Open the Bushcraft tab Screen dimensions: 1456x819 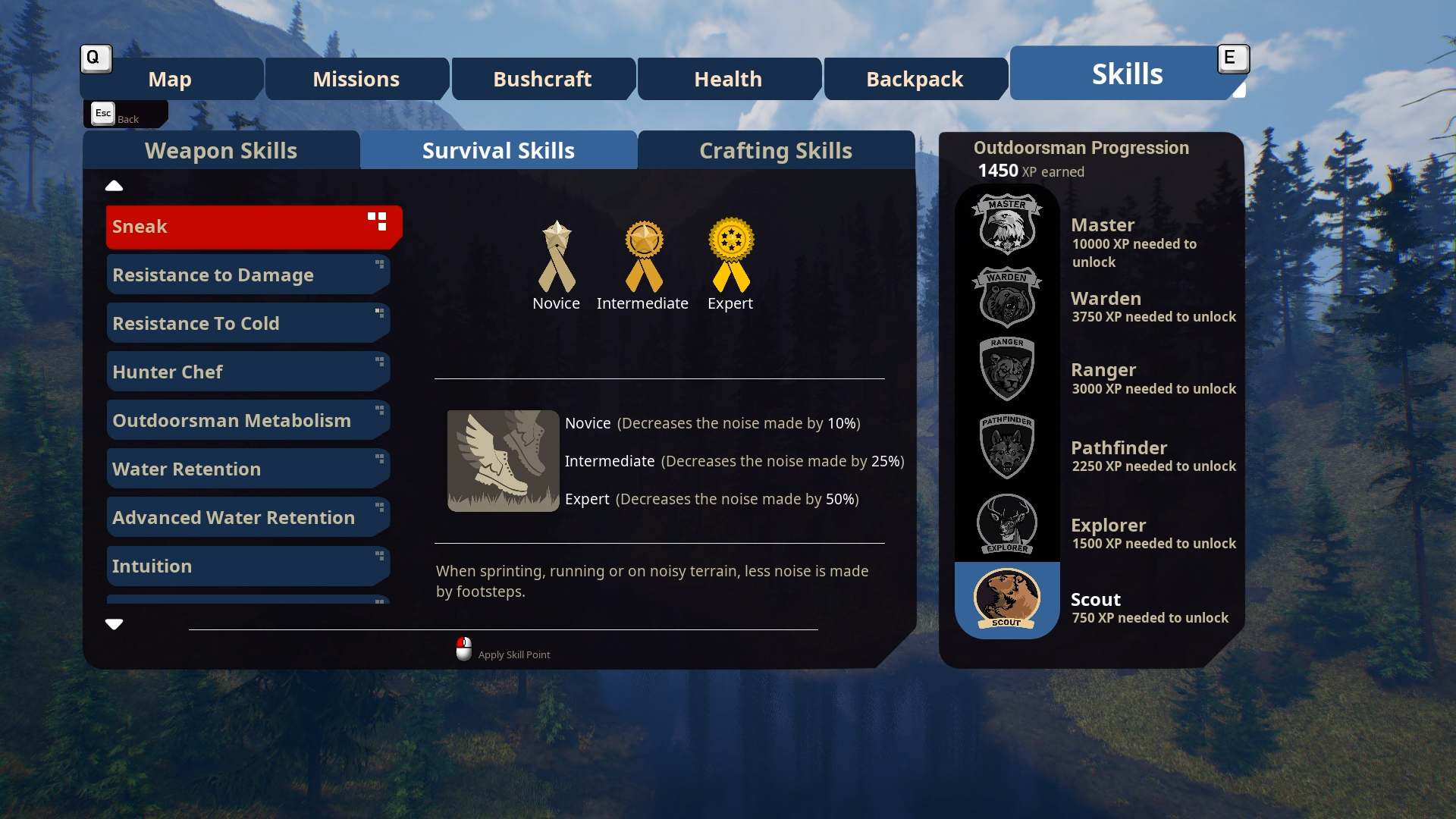[542, 79]
